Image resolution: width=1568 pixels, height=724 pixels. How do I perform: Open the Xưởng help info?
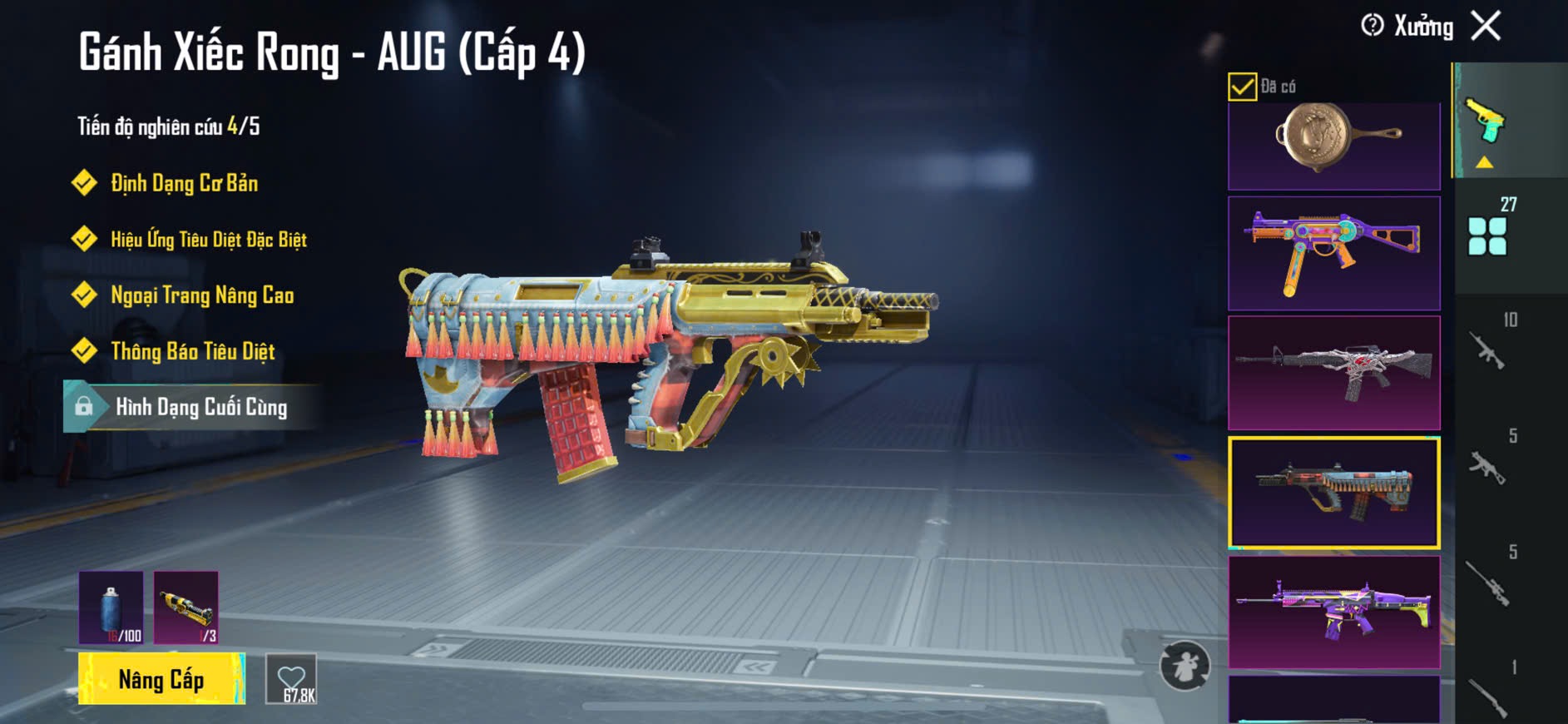click(1373, 26)
